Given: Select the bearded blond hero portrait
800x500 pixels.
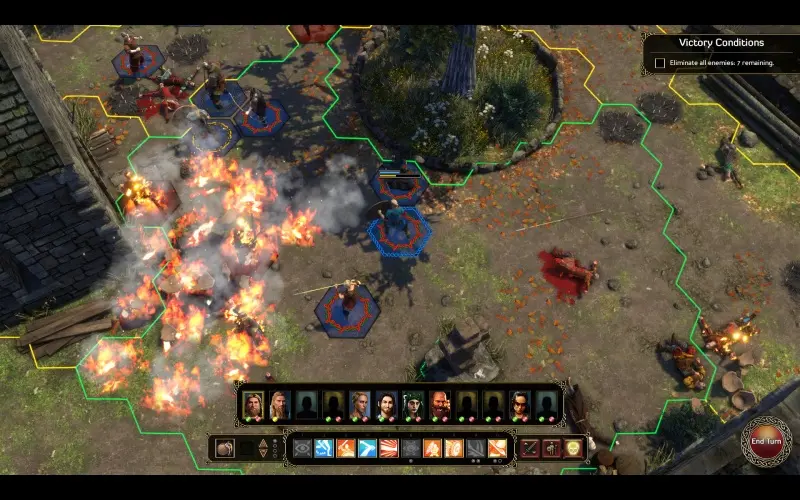Looking at the screenshot, I should (253, 403).
